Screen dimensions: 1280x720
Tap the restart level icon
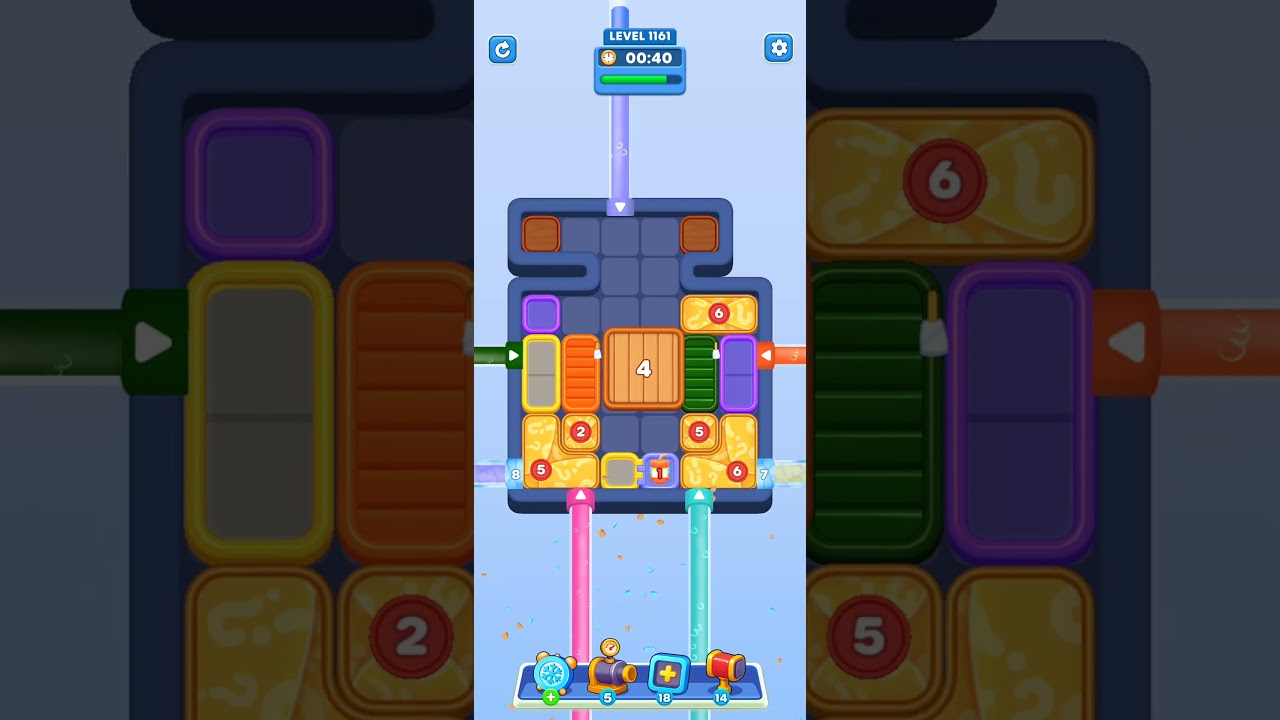pos(503,50)
